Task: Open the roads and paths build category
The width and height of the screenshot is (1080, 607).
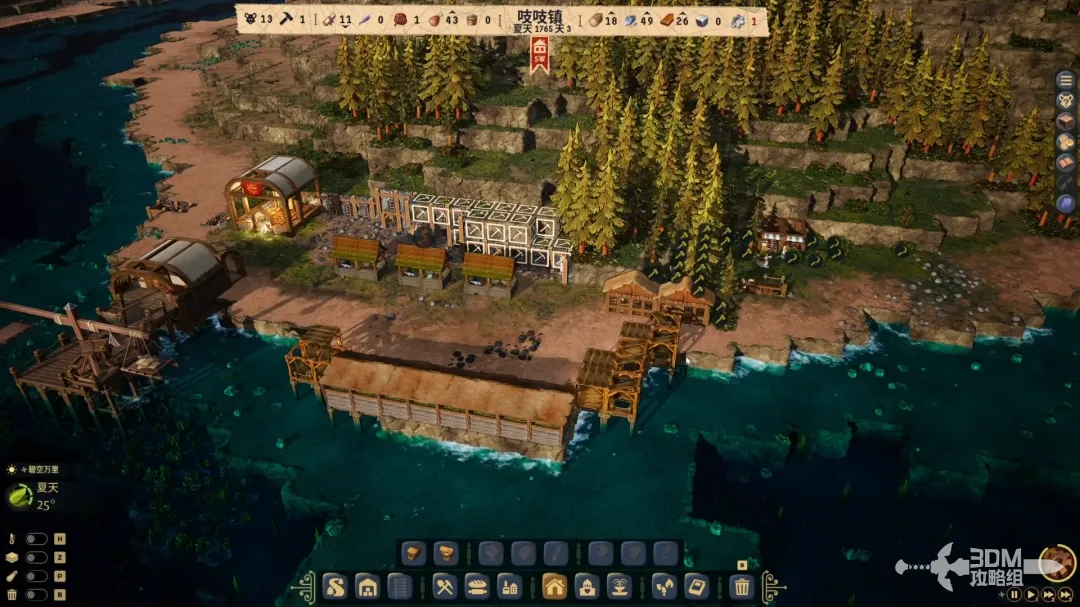Action: [335, 586]
